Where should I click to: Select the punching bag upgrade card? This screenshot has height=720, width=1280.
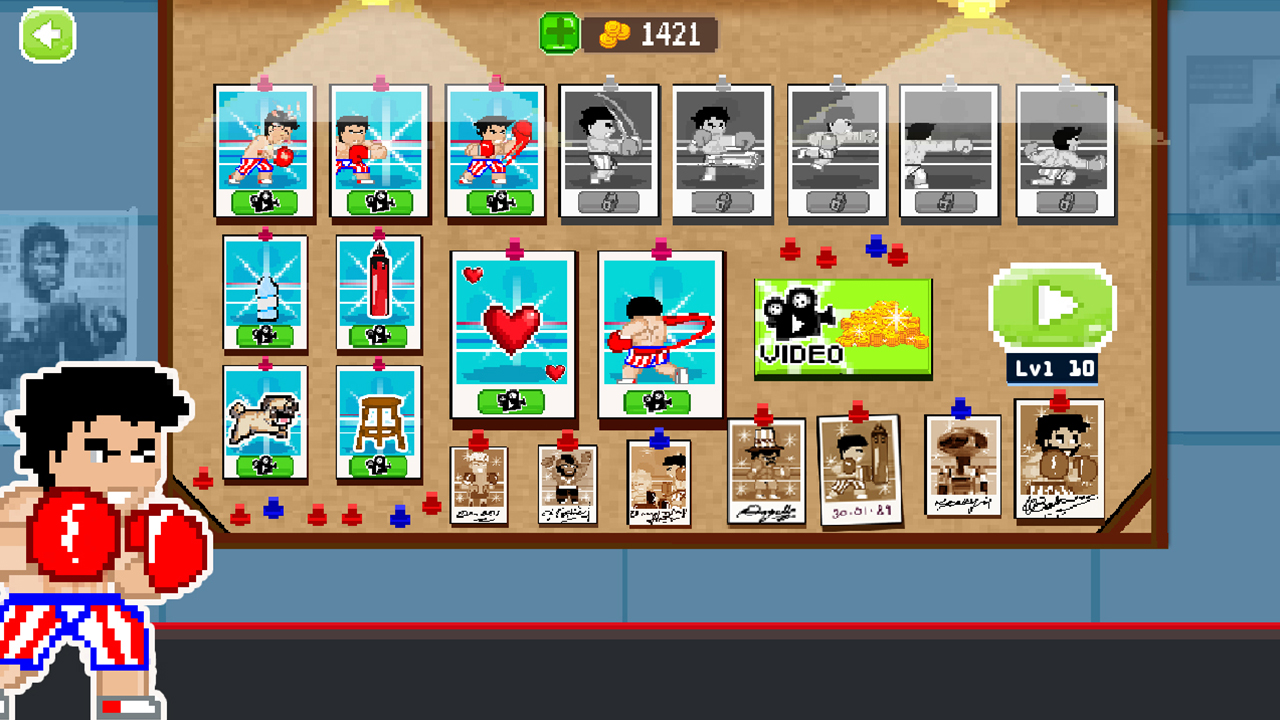pos(379,293)
